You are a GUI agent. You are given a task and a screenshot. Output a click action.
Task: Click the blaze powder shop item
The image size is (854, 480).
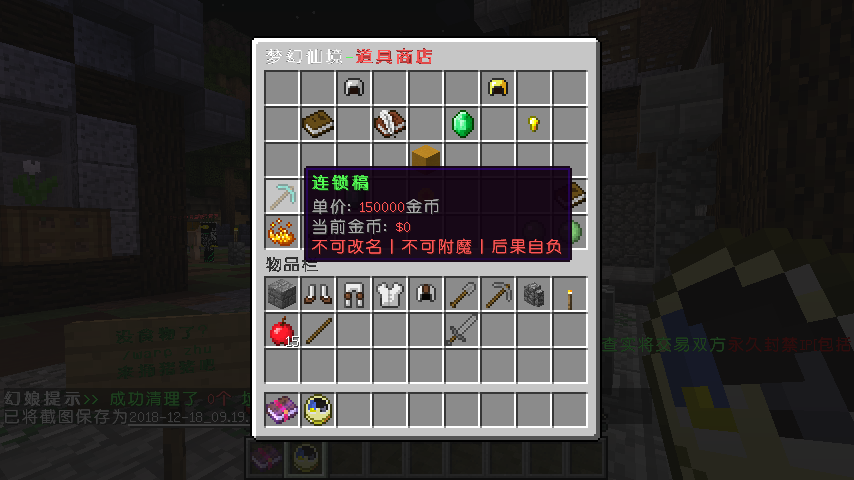pos(282,232)
